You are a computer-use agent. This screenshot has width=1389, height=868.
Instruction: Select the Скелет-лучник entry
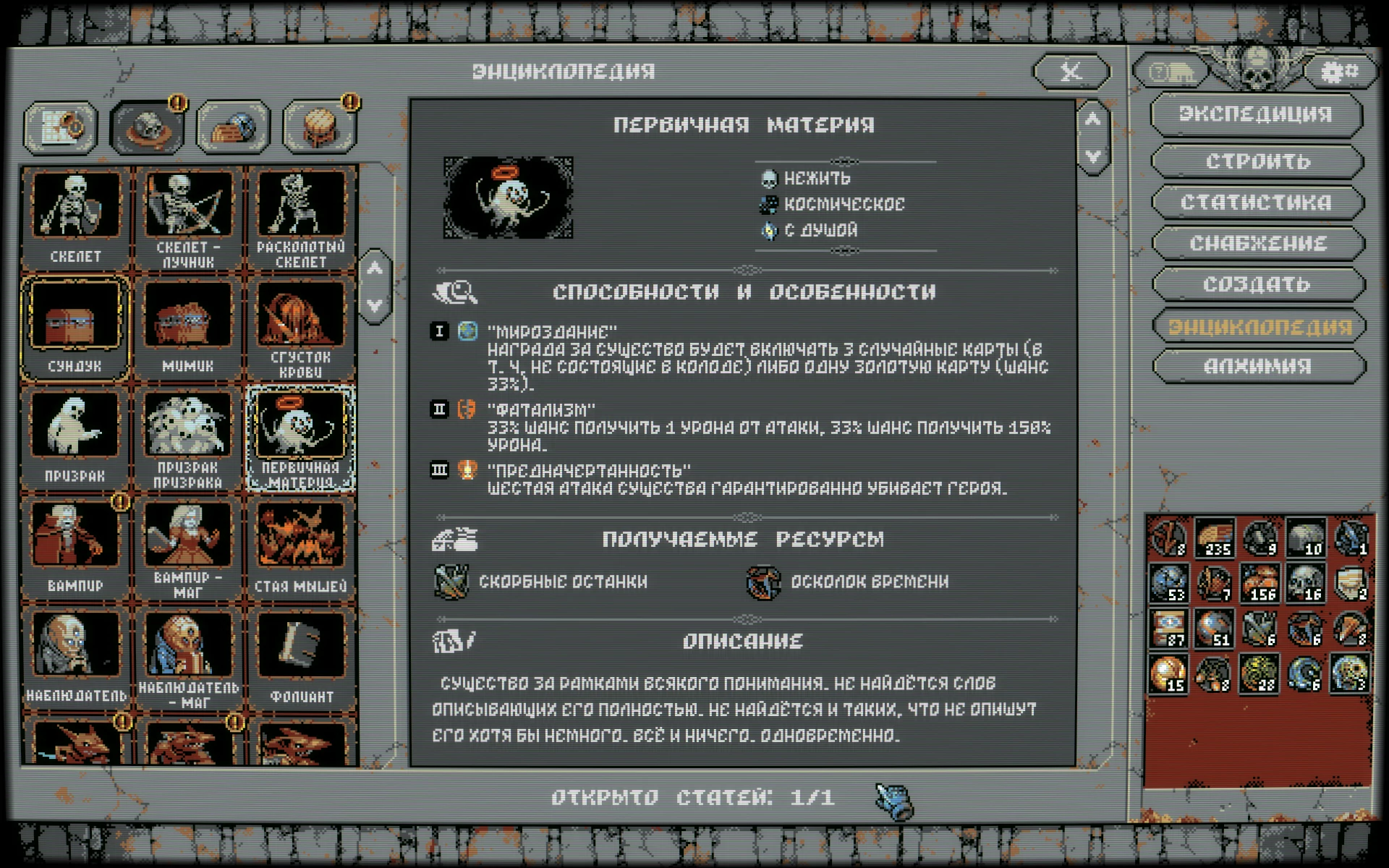click(x=188, y=217)
